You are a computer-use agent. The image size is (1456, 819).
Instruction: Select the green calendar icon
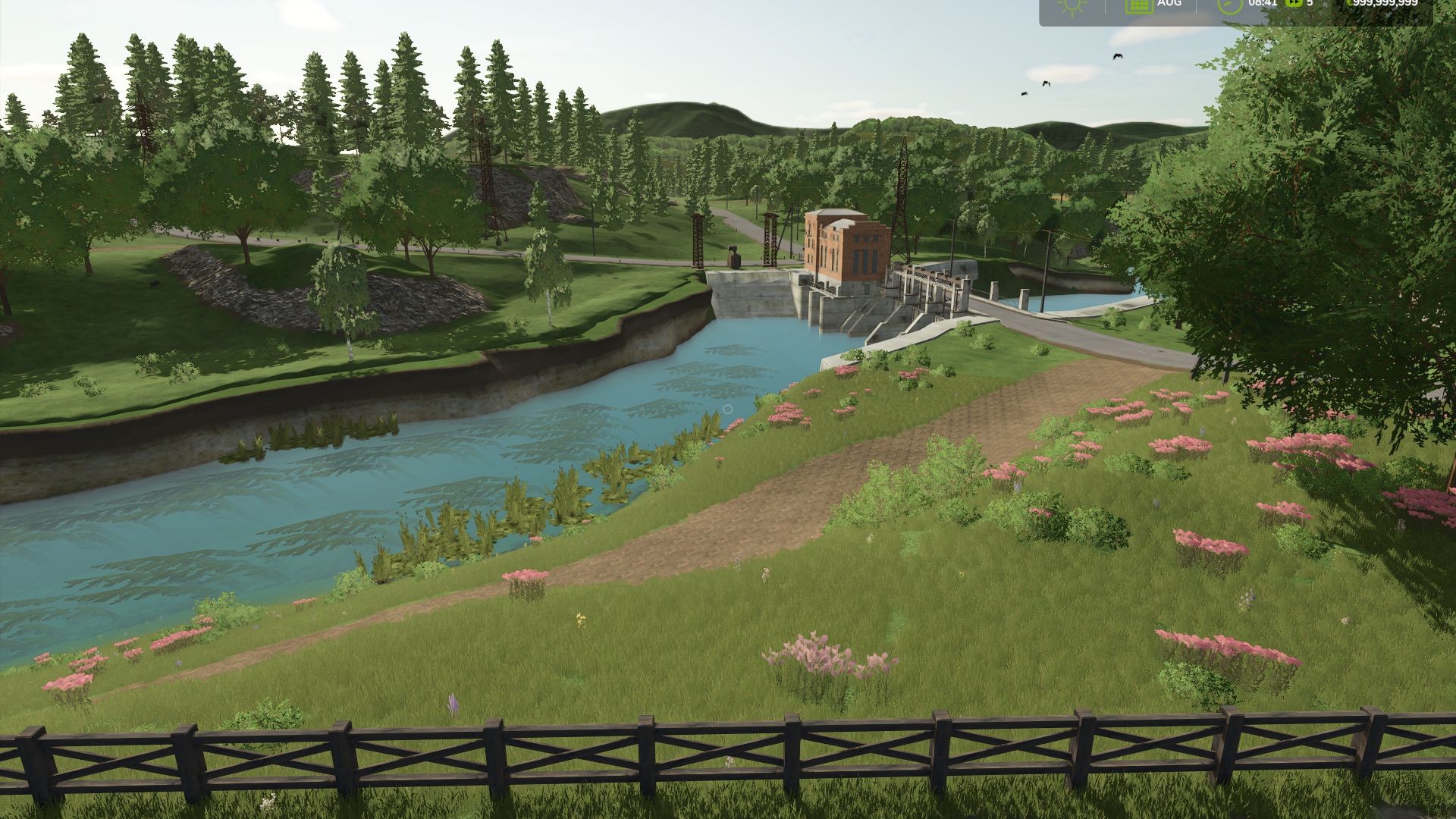pyautogui.click(x=1138, y=5)
